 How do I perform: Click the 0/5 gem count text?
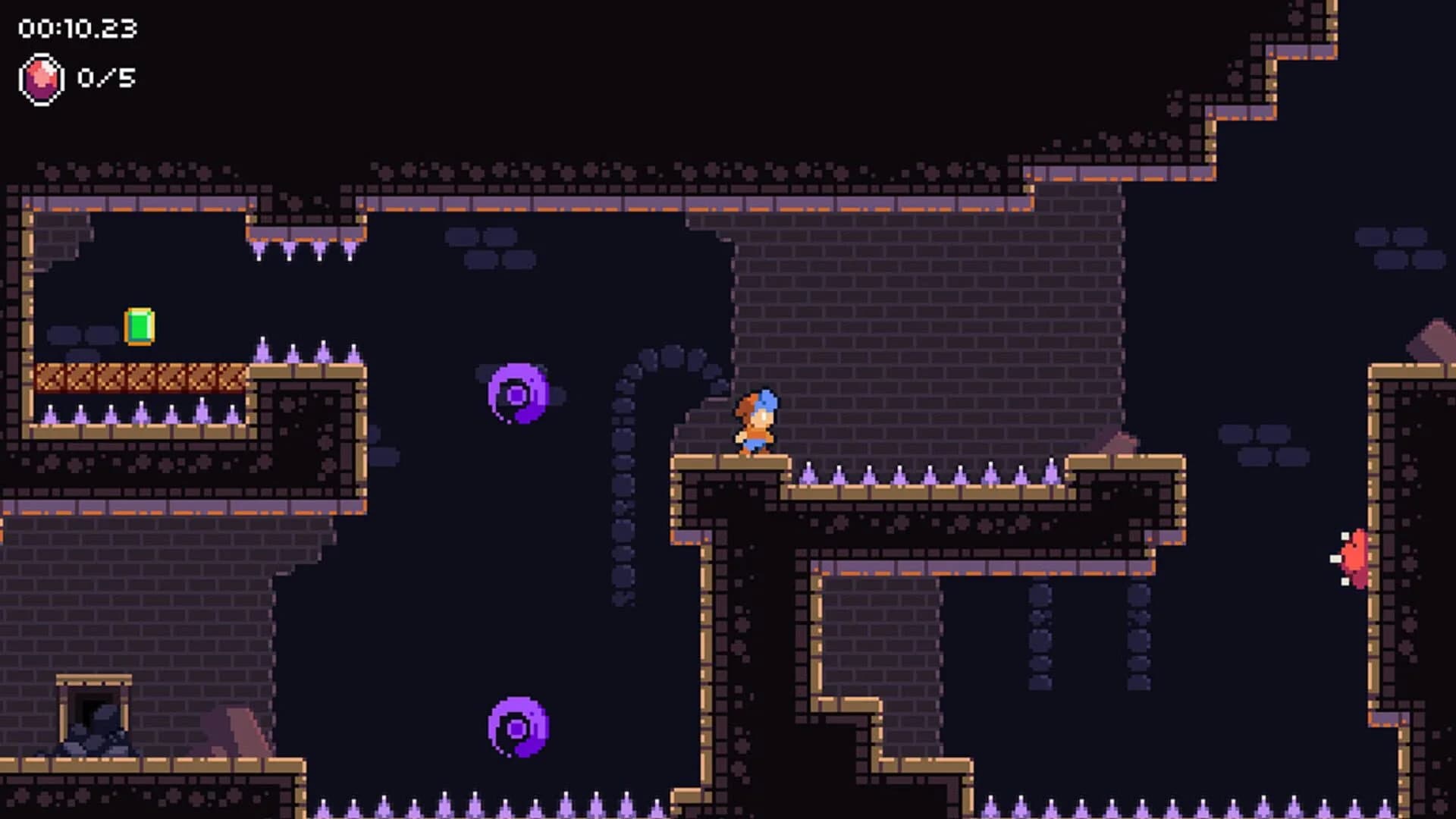pos(105,76)
